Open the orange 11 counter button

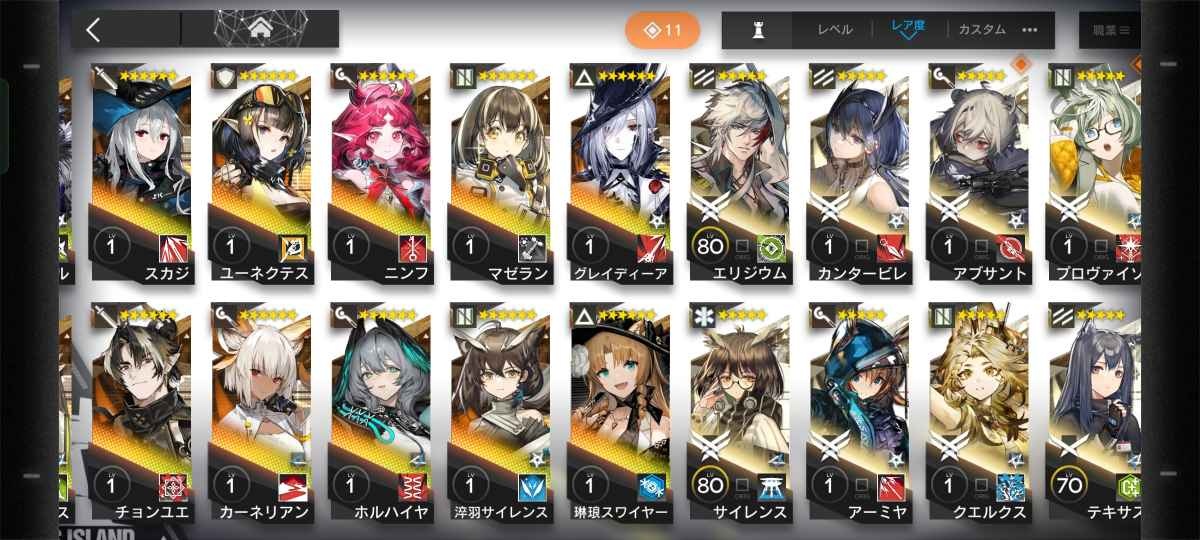tap(662, 30)
